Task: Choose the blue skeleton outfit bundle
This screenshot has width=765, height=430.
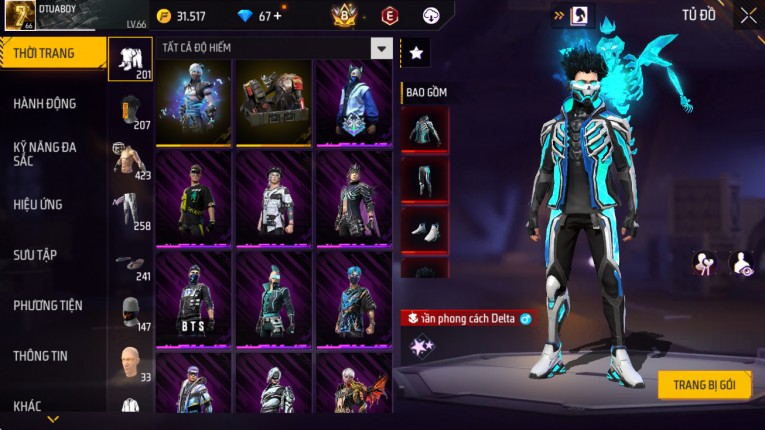Action: pos(194,95)
